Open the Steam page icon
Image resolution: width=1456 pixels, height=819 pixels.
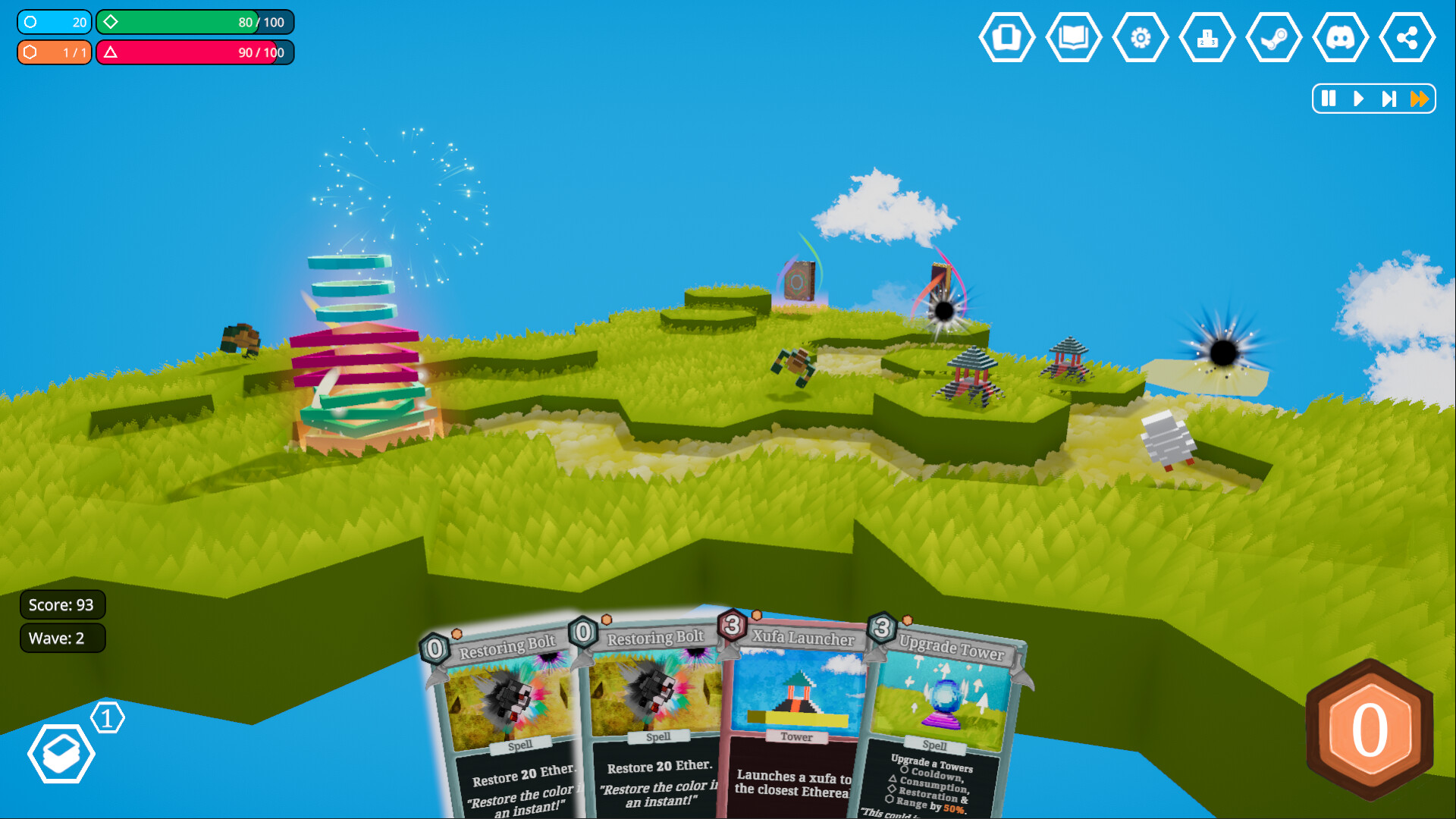click(1274, 36)
